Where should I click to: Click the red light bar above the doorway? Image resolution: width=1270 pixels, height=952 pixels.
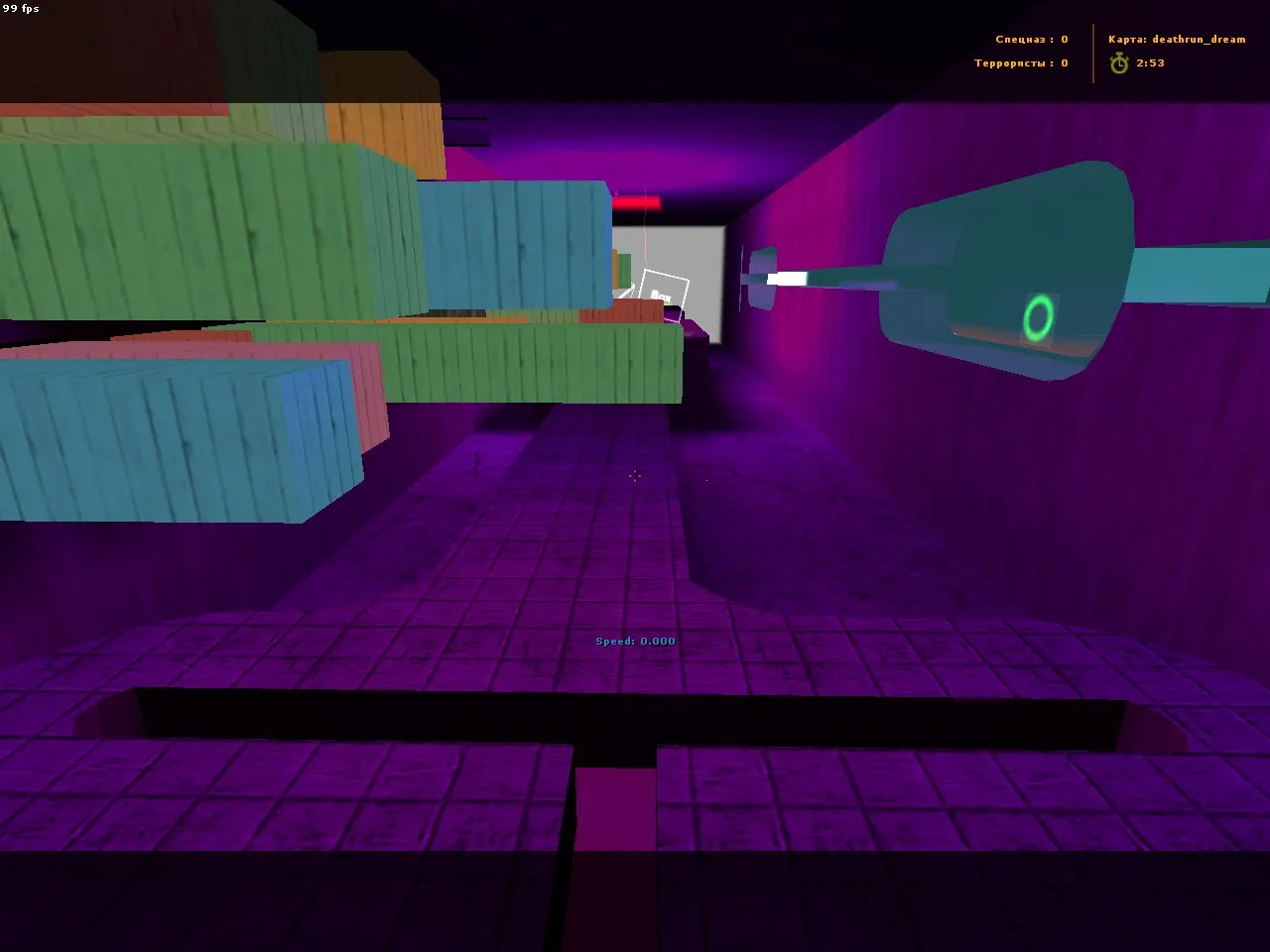(640, 199)
